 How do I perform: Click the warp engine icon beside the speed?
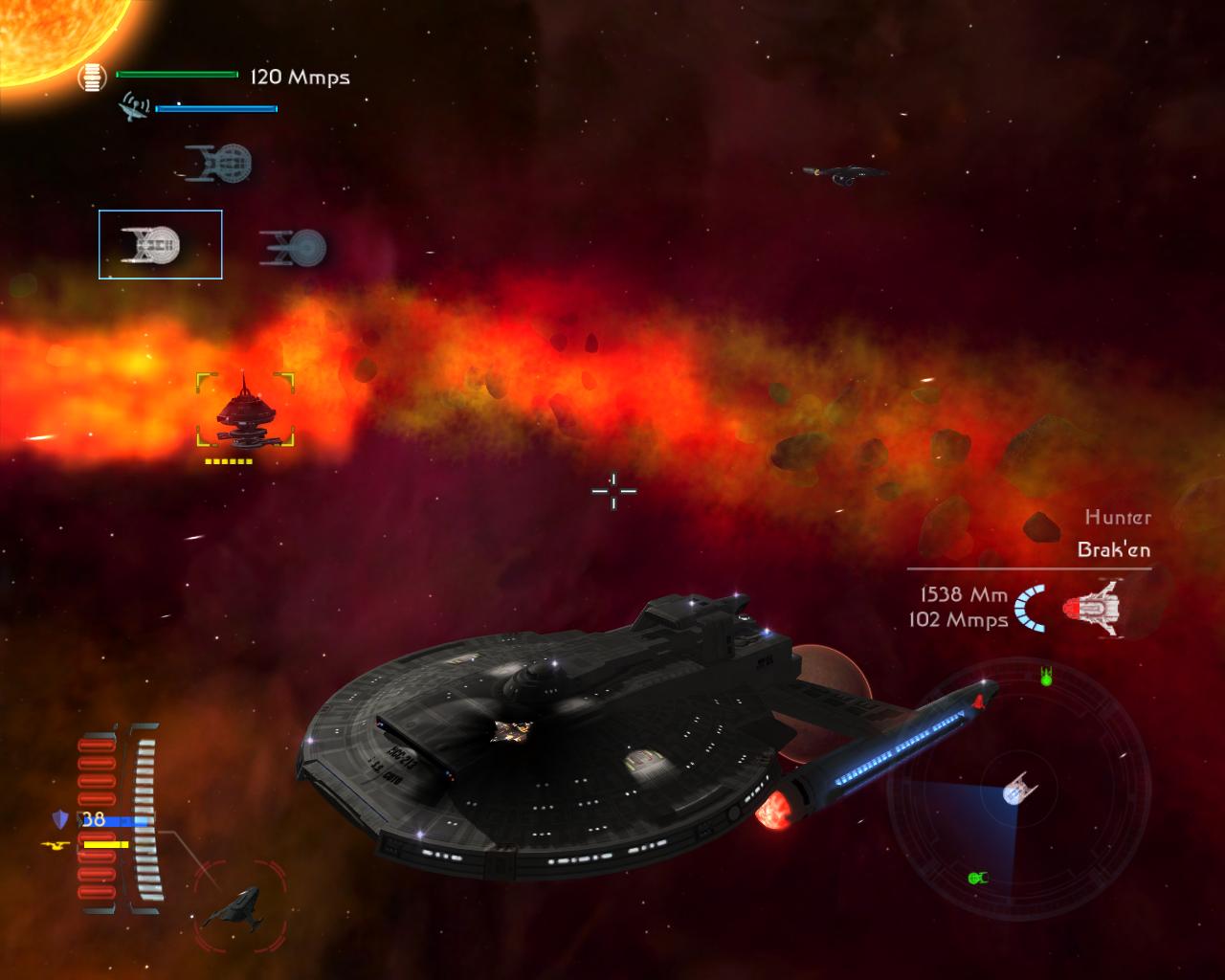pos(92,78)
